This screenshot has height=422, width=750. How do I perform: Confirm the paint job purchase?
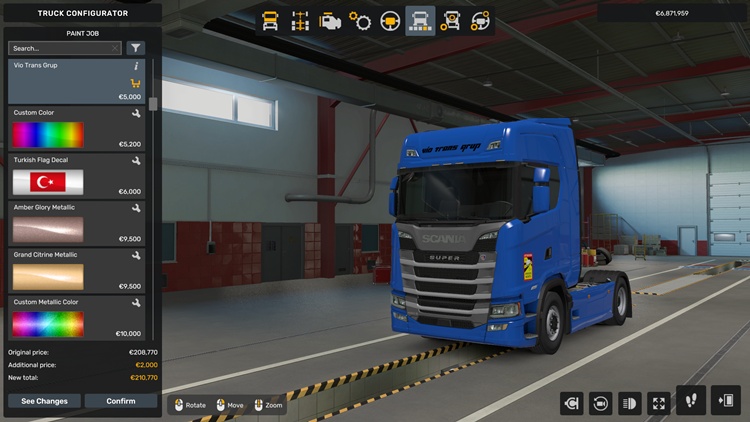click(x=121, y=401)
